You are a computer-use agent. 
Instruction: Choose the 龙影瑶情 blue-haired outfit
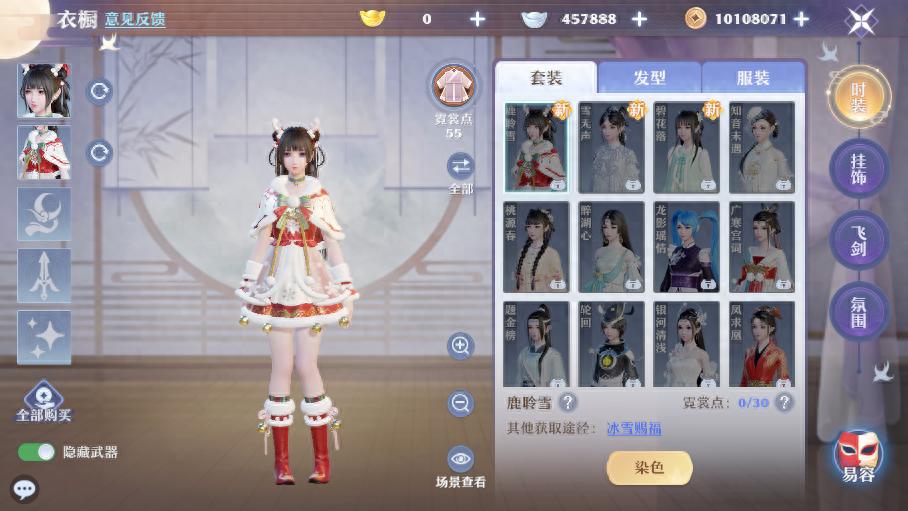coord(686,246)
